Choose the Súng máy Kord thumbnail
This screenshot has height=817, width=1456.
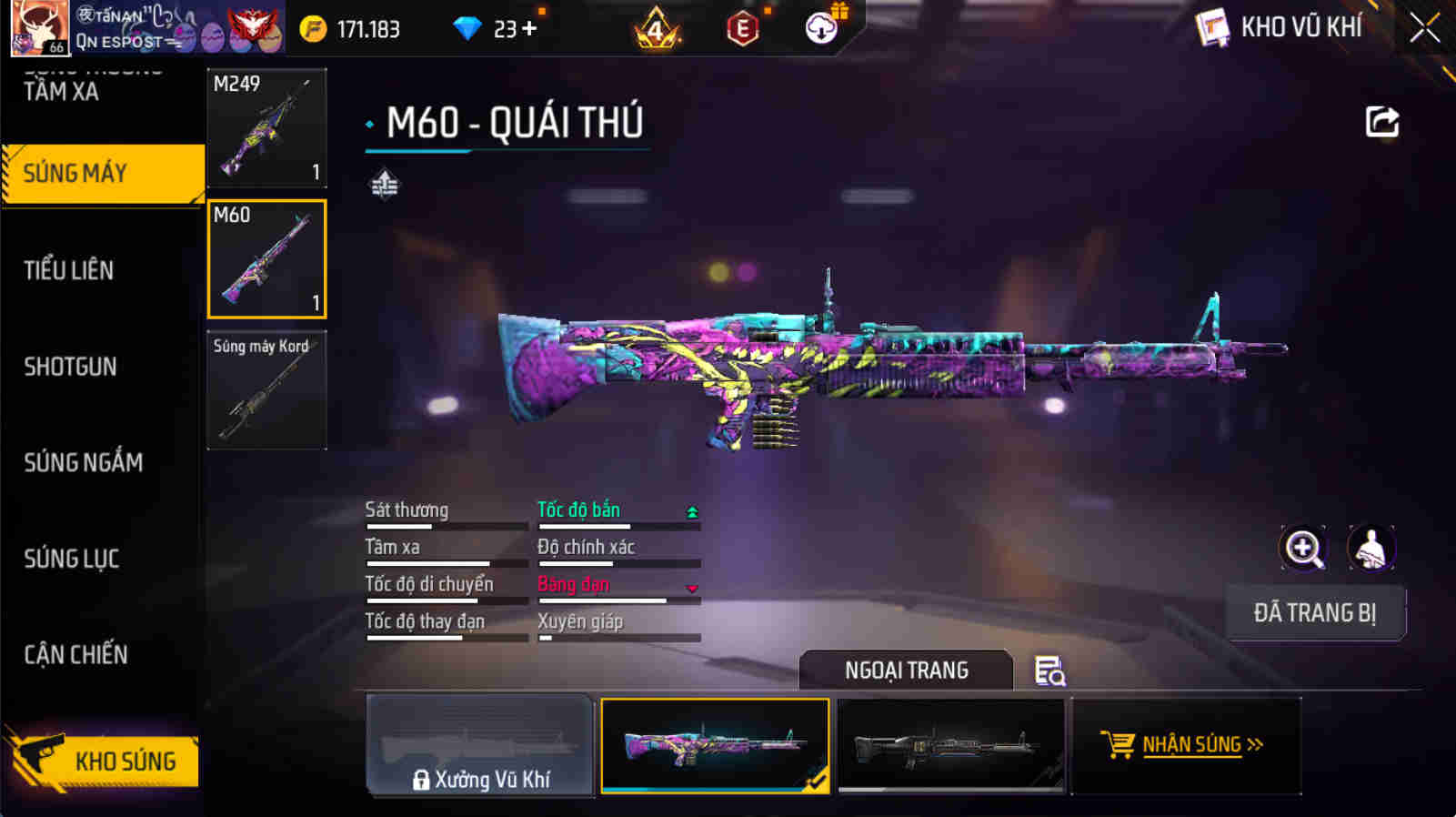pos(266,390)
